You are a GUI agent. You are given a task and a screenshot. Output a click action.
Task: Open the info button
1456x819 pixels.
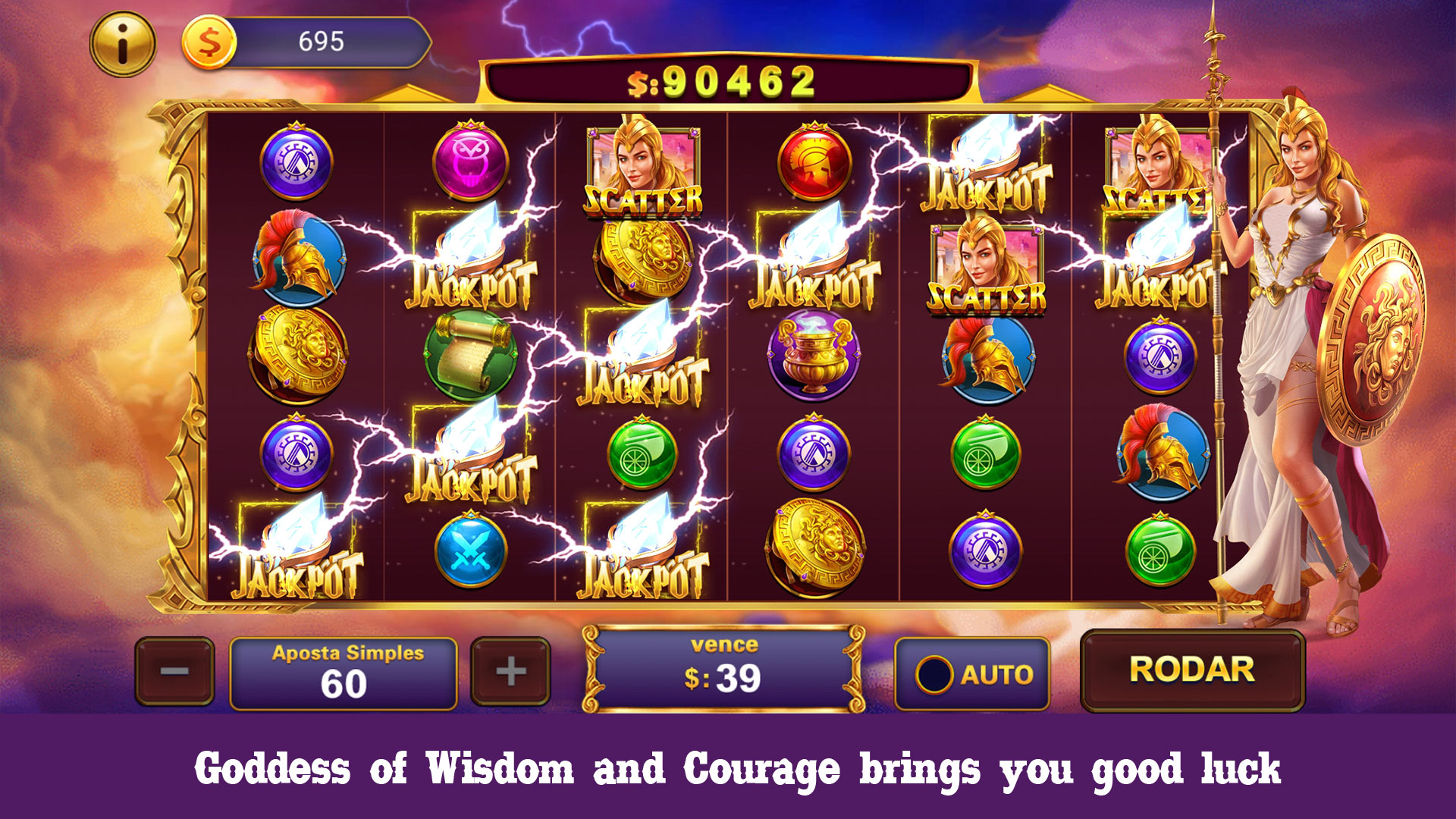coord(122,44)
